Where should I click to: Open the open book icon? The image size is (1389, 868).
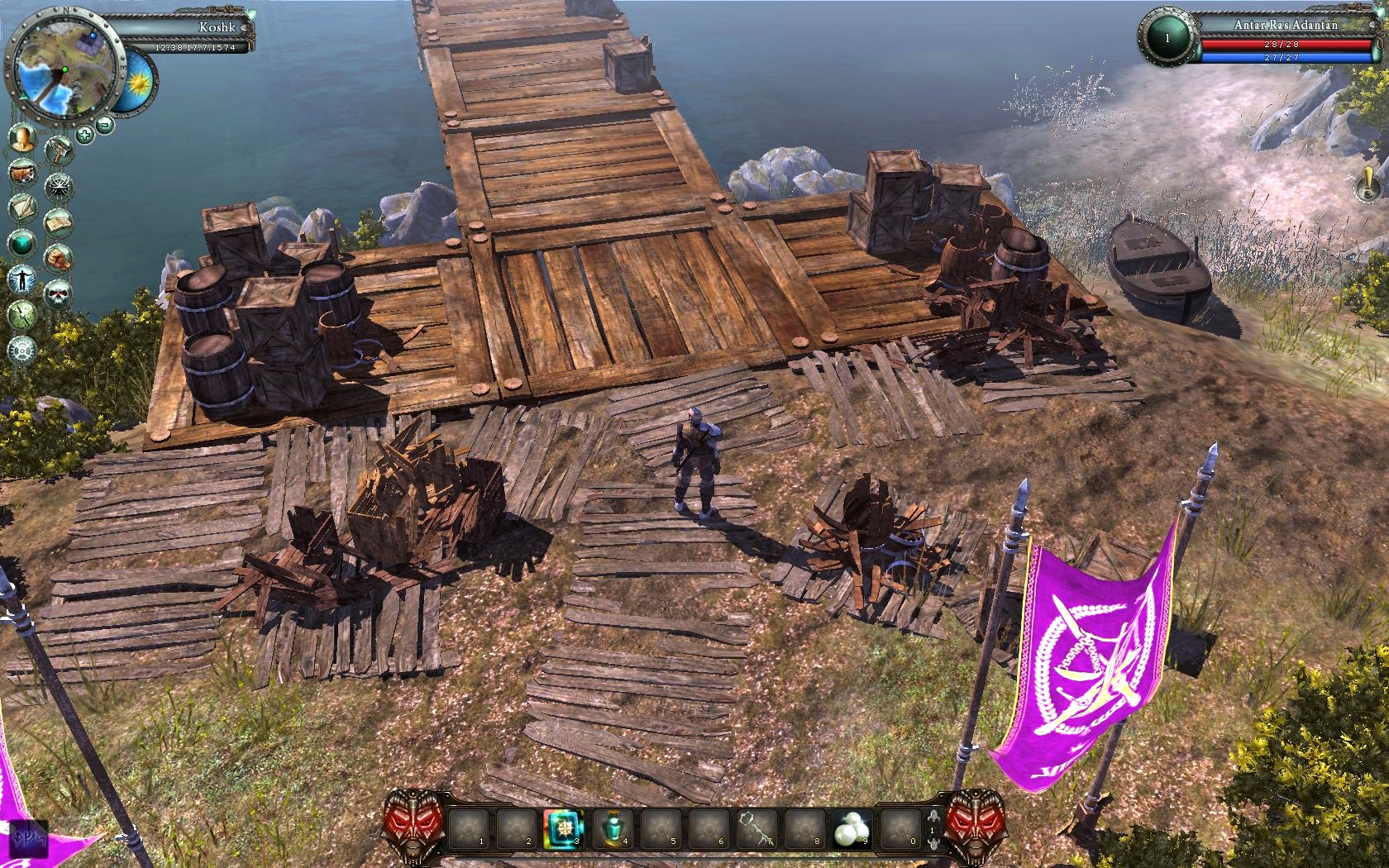coord(60,221)
